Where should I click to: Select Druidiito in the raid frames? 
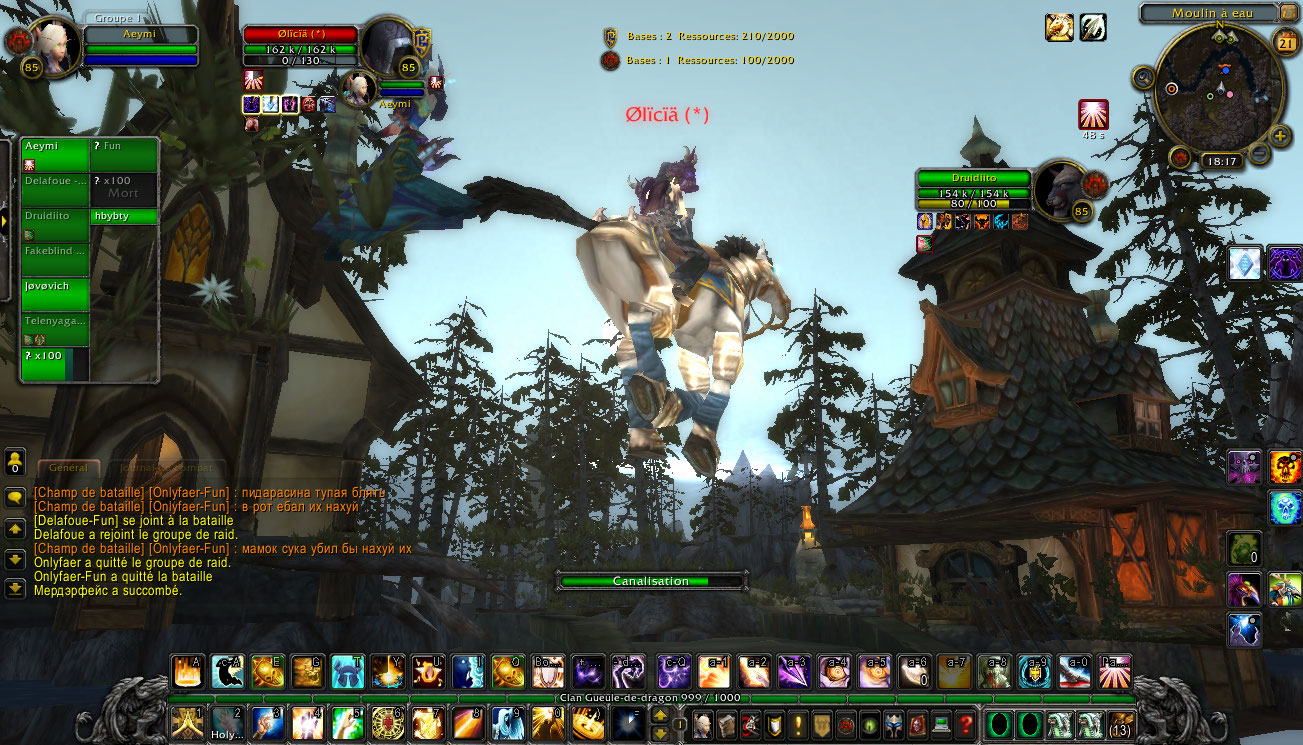pos(55,223)
